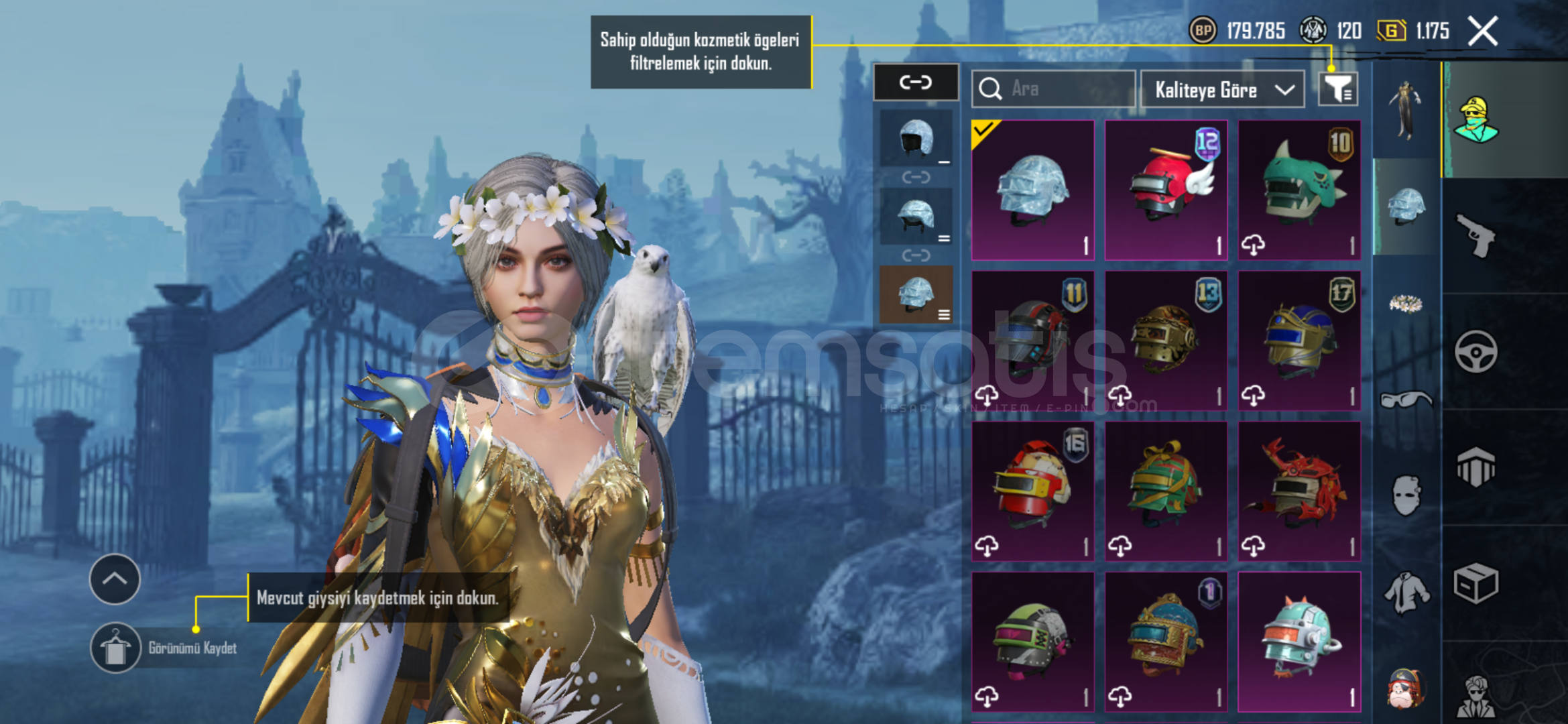1568x724 pixels.
Task: Select the equipped glacier ice helmet
Action: click(1033, 190)
